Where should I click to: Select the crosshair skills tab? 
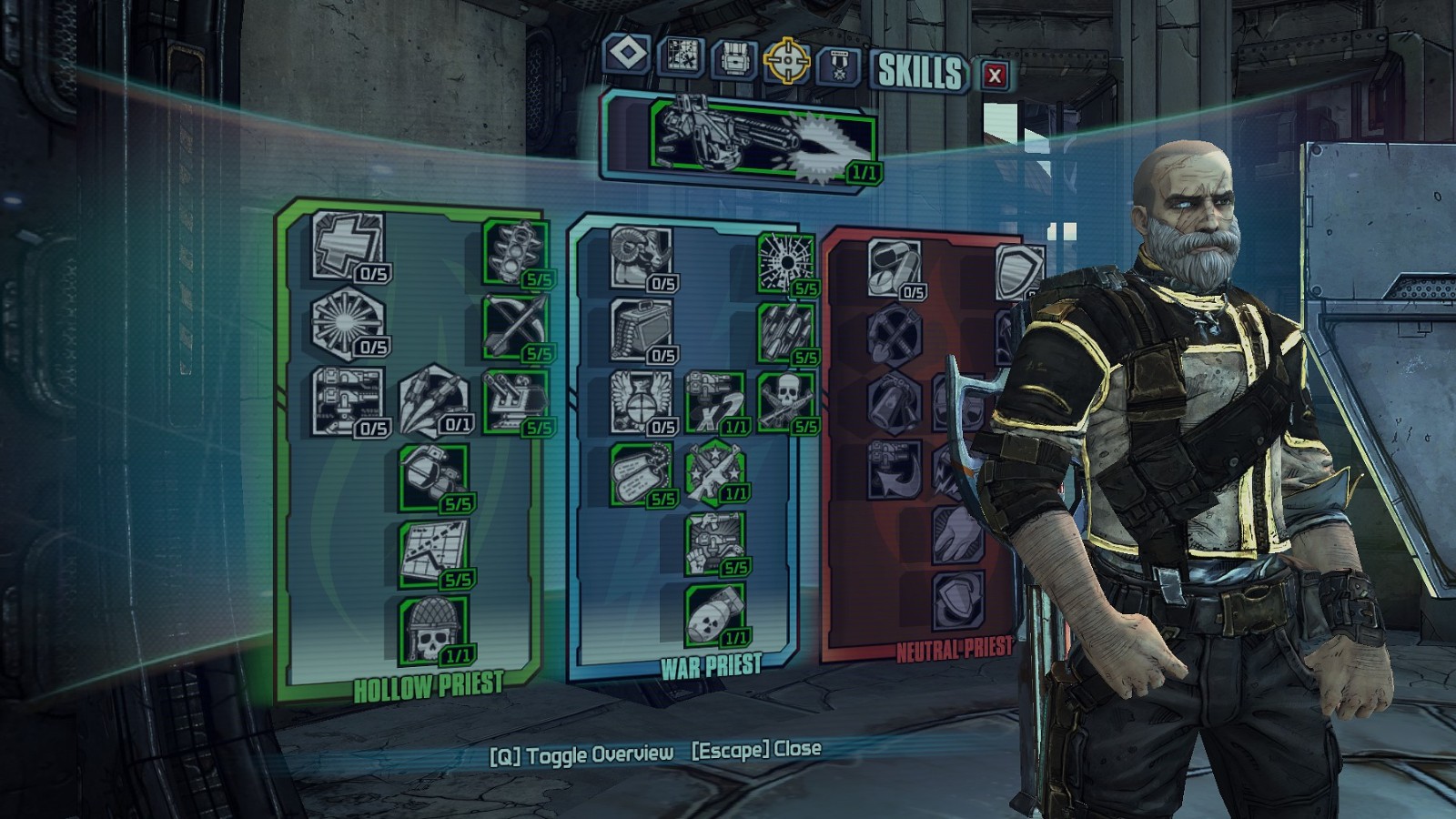[x=786, y=60]
